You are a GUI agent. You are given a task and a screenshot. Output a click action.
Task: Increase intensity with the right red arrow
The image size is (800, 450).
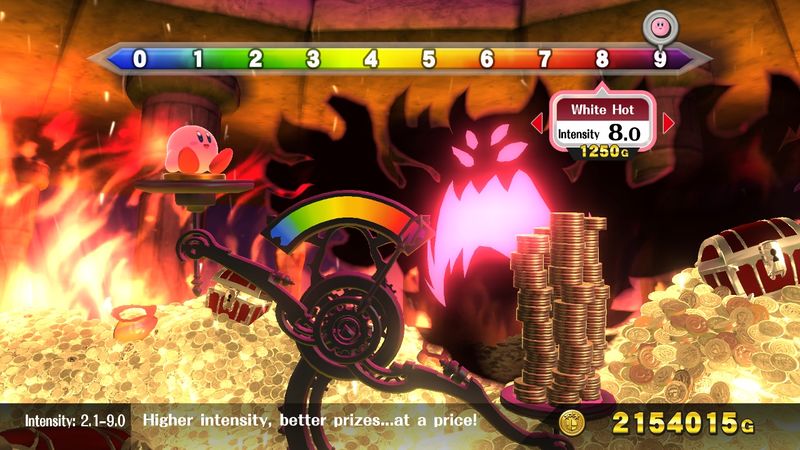point(669,123)
